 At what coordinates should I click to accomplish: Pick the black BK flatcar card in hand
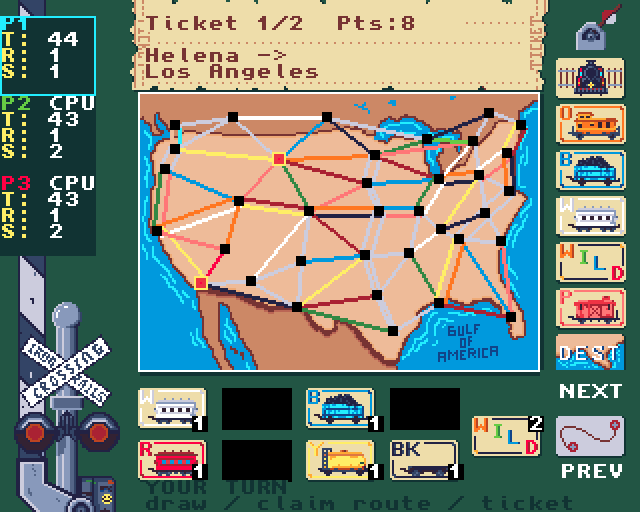(x=425, y=460)
